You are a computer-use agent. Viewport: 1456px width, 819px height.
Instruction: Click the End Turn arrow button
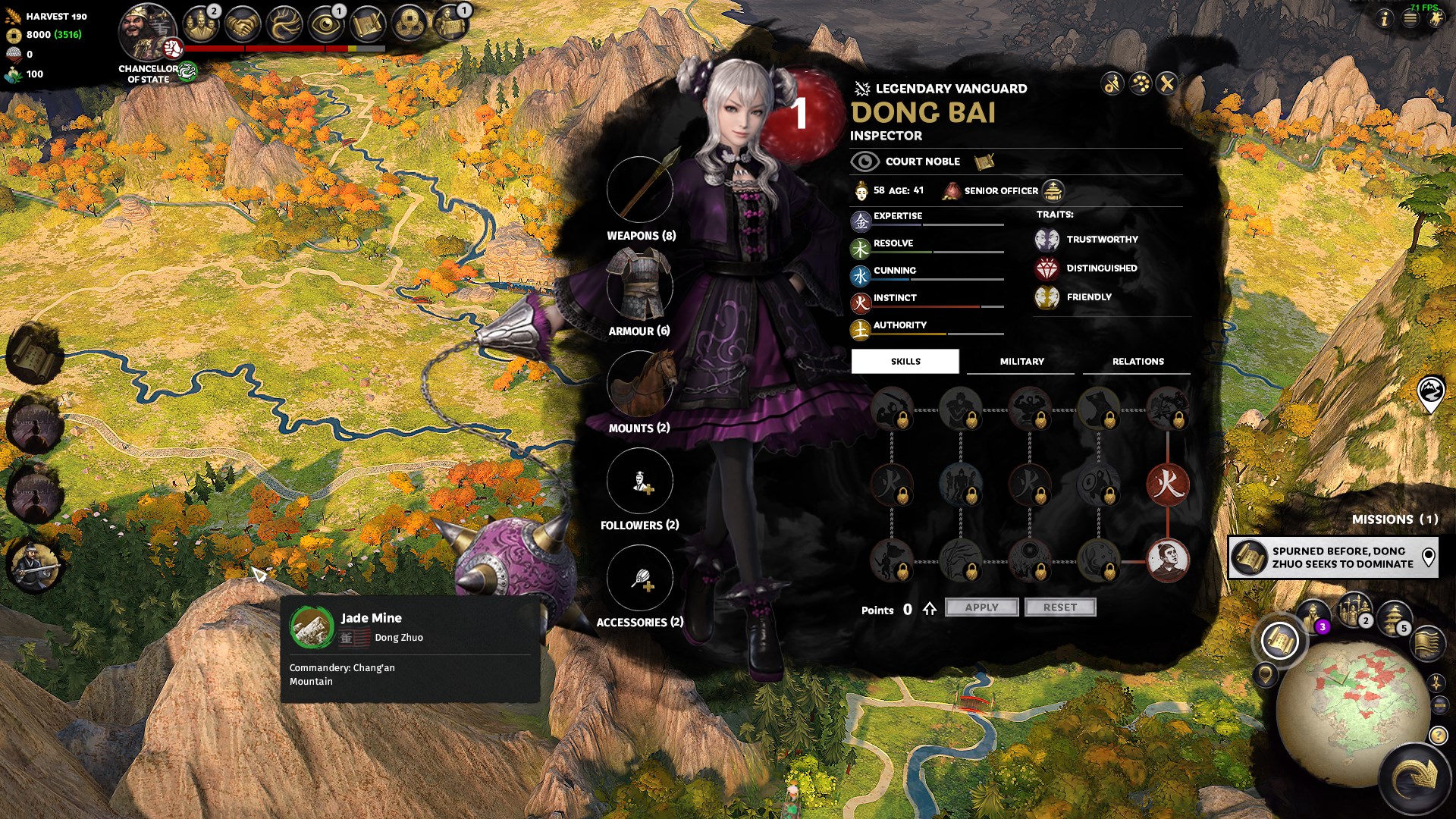[1415, 777]
